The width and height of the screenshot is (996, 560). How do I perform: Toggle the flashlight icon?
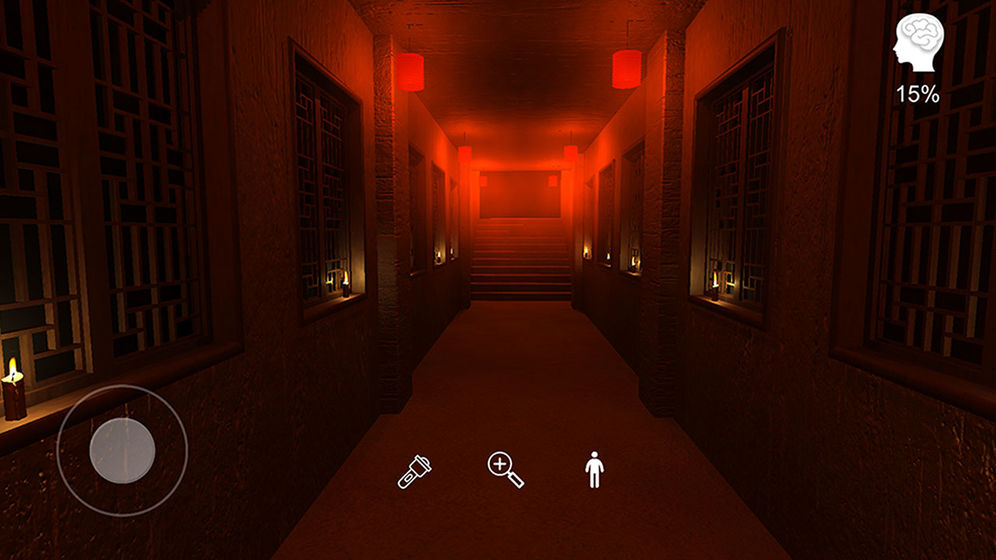point(414,470)
